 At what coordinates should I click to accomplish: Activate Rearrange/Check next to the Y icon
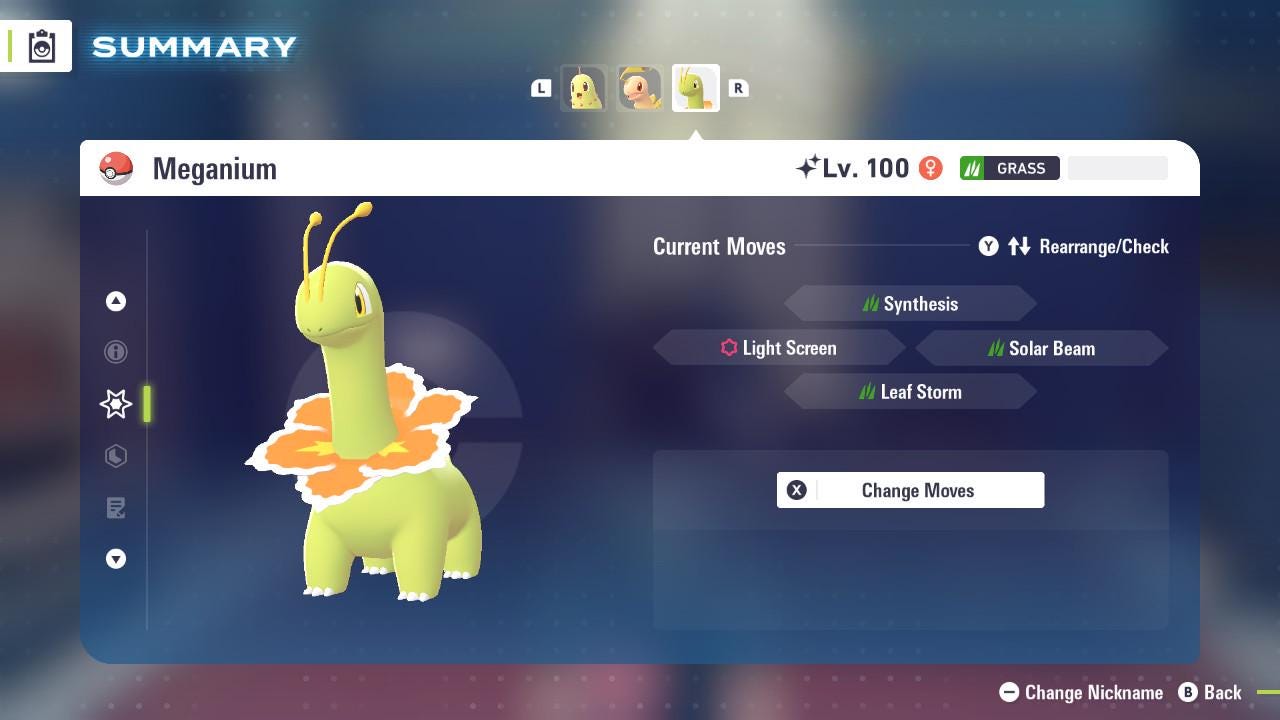(1103, 246)
